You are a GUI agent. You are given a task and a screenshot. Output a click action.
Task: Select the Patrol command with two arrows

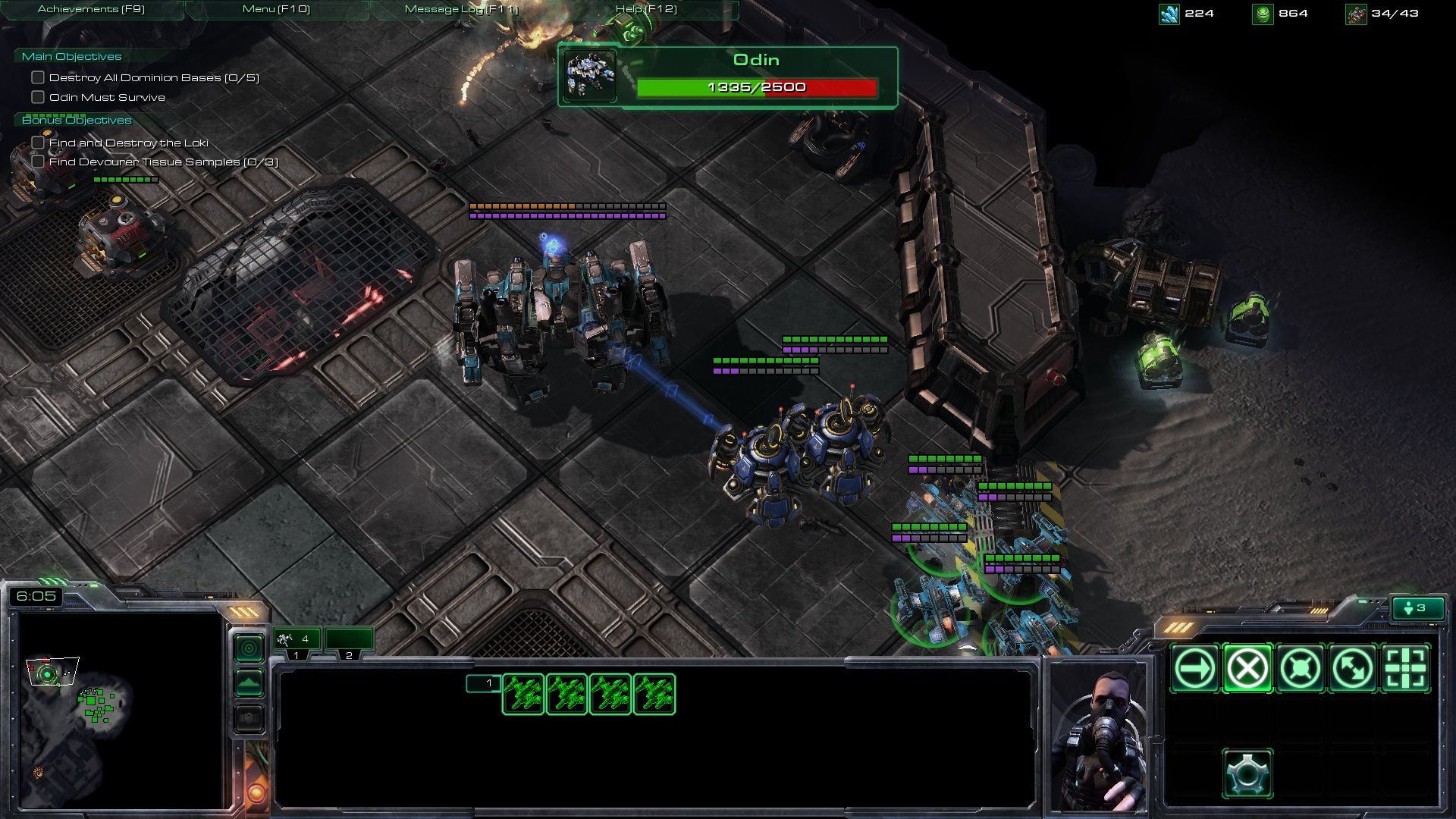1353,669
